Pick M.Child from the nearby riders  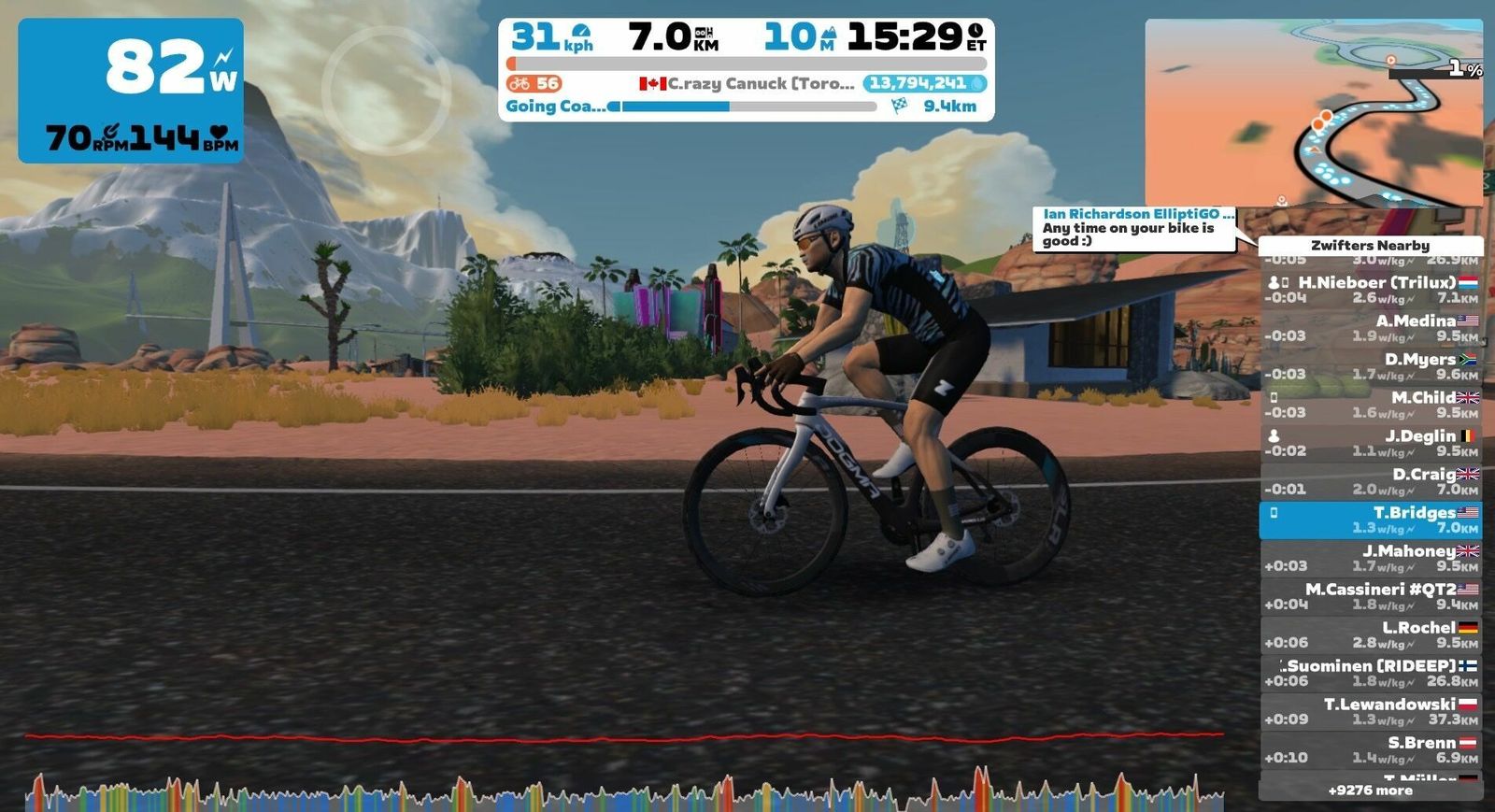pos(1370,405)
